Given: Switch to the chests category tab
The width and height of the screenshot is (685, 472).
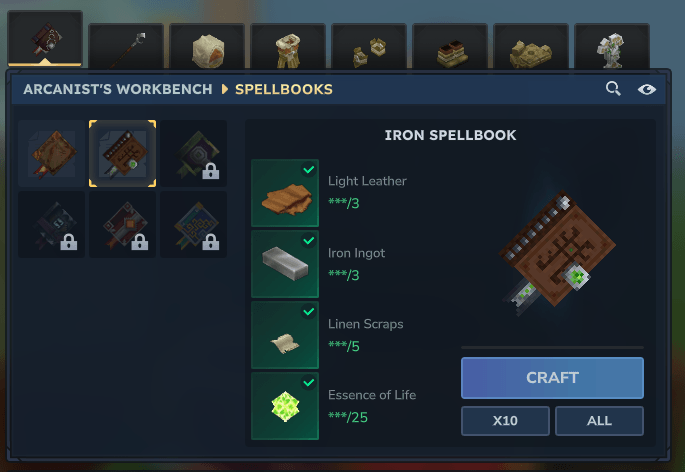Looking at the screenshot, I should (x=369, y=46).
